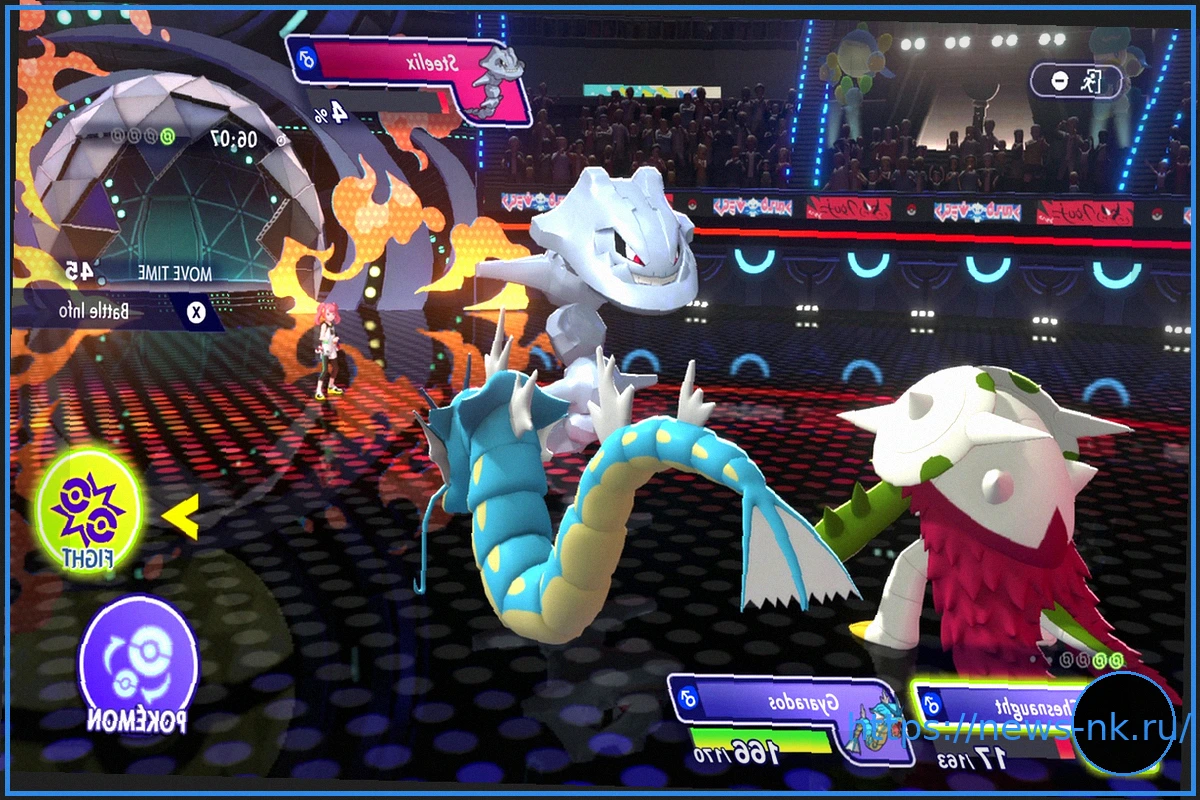
Task: Click the running-figure forfeit icon
Action: 1085,81
